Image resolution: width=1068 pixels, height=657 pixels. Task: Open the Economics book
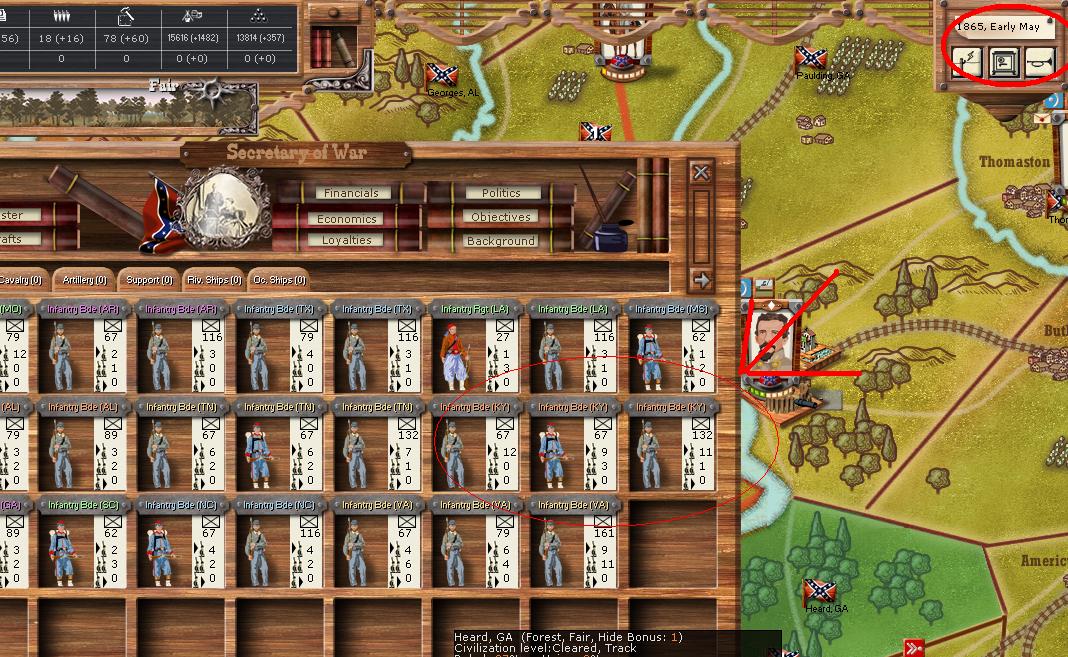pyautogui.click(x=347, y=218)
